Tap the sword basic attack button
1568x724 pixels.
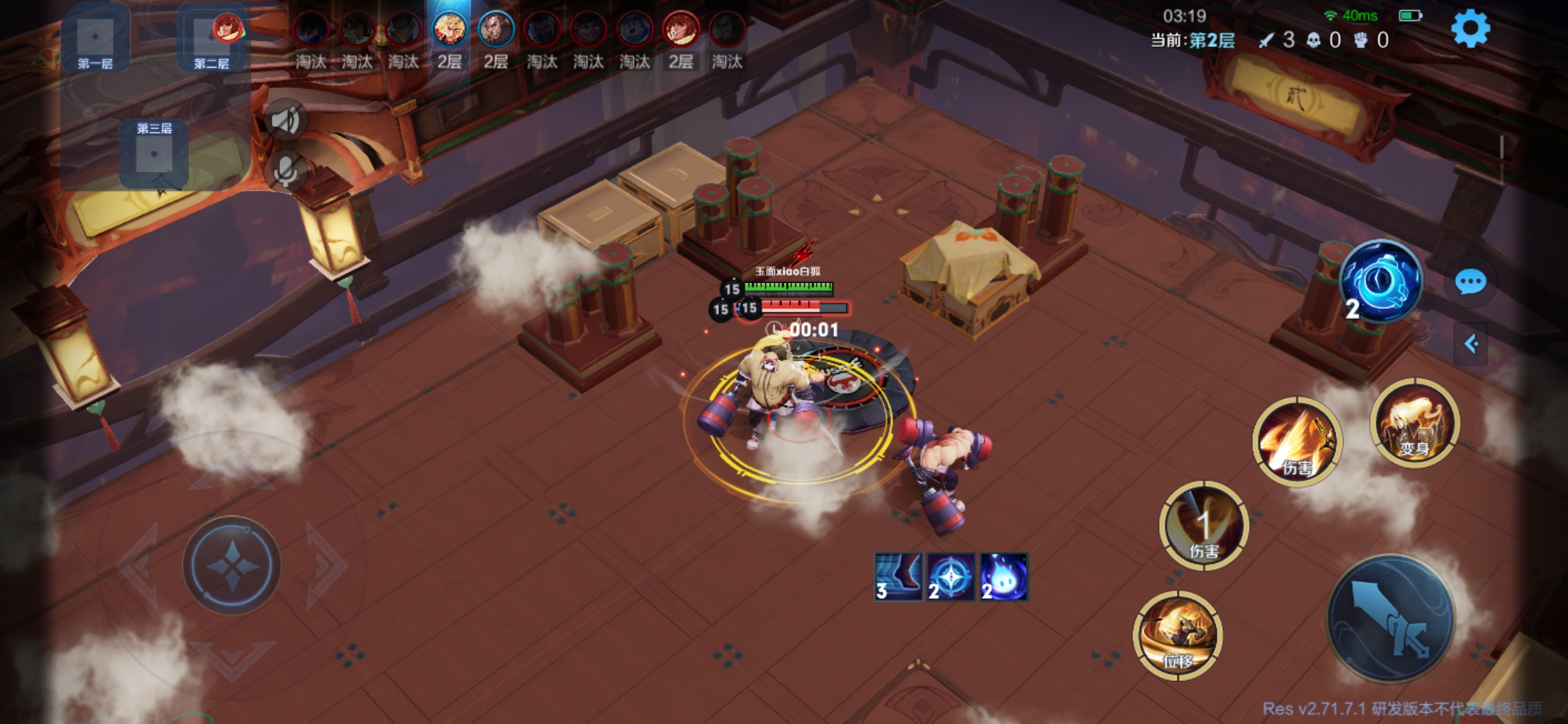pyautogui.click(x=1390, y=618)
